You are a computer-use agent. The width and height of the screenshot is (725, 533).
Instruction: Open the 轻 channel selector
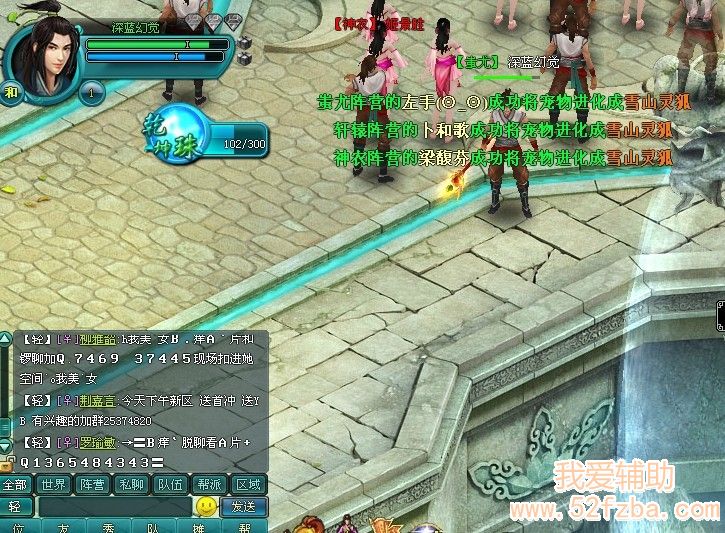click(15, 506)
